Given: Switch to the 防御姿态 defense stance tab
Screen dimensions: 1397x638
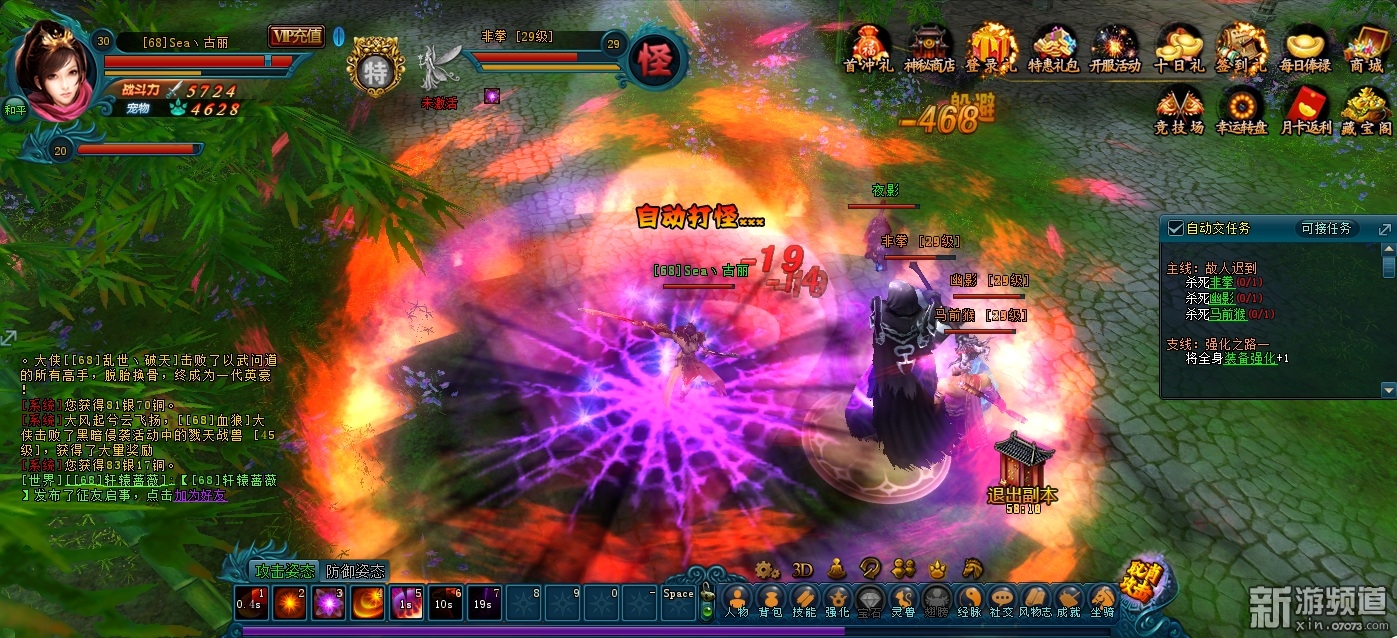Looking at the screenshot, I should 355,571.
